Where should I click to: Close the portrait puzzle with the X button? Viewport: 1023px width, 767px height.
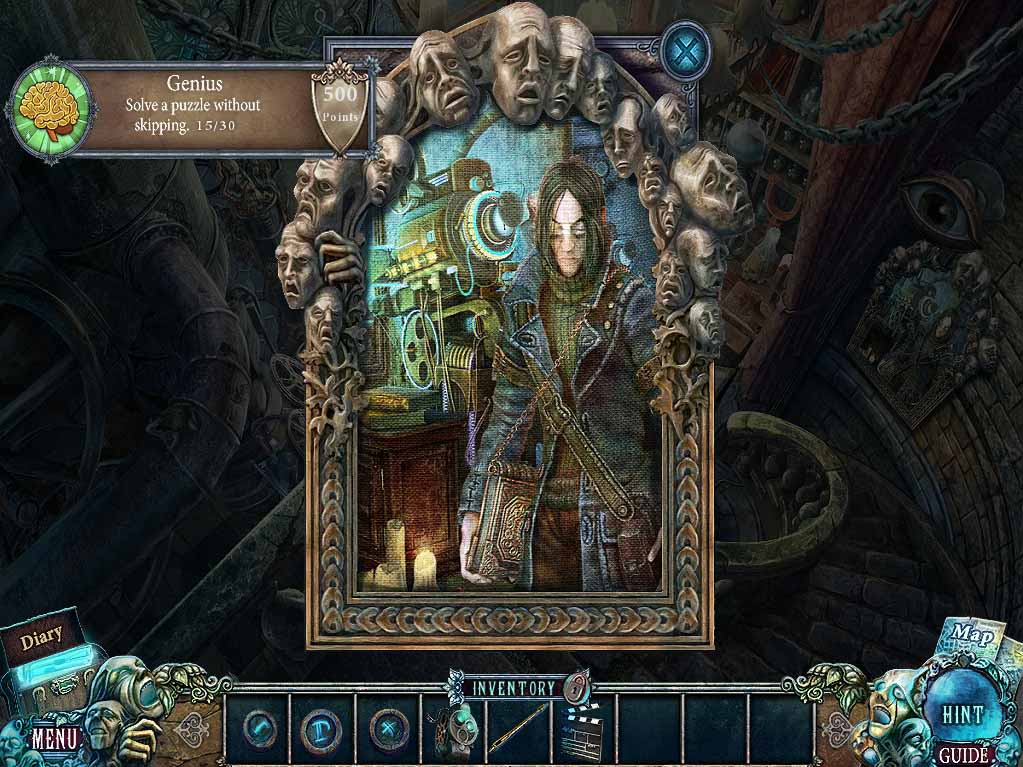point(686,49)
